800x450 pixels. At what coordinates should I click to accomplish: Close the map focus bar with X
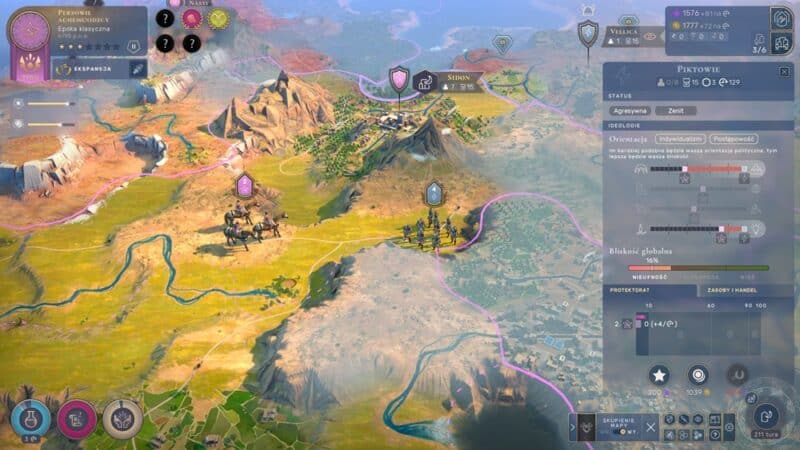(651, 427)
